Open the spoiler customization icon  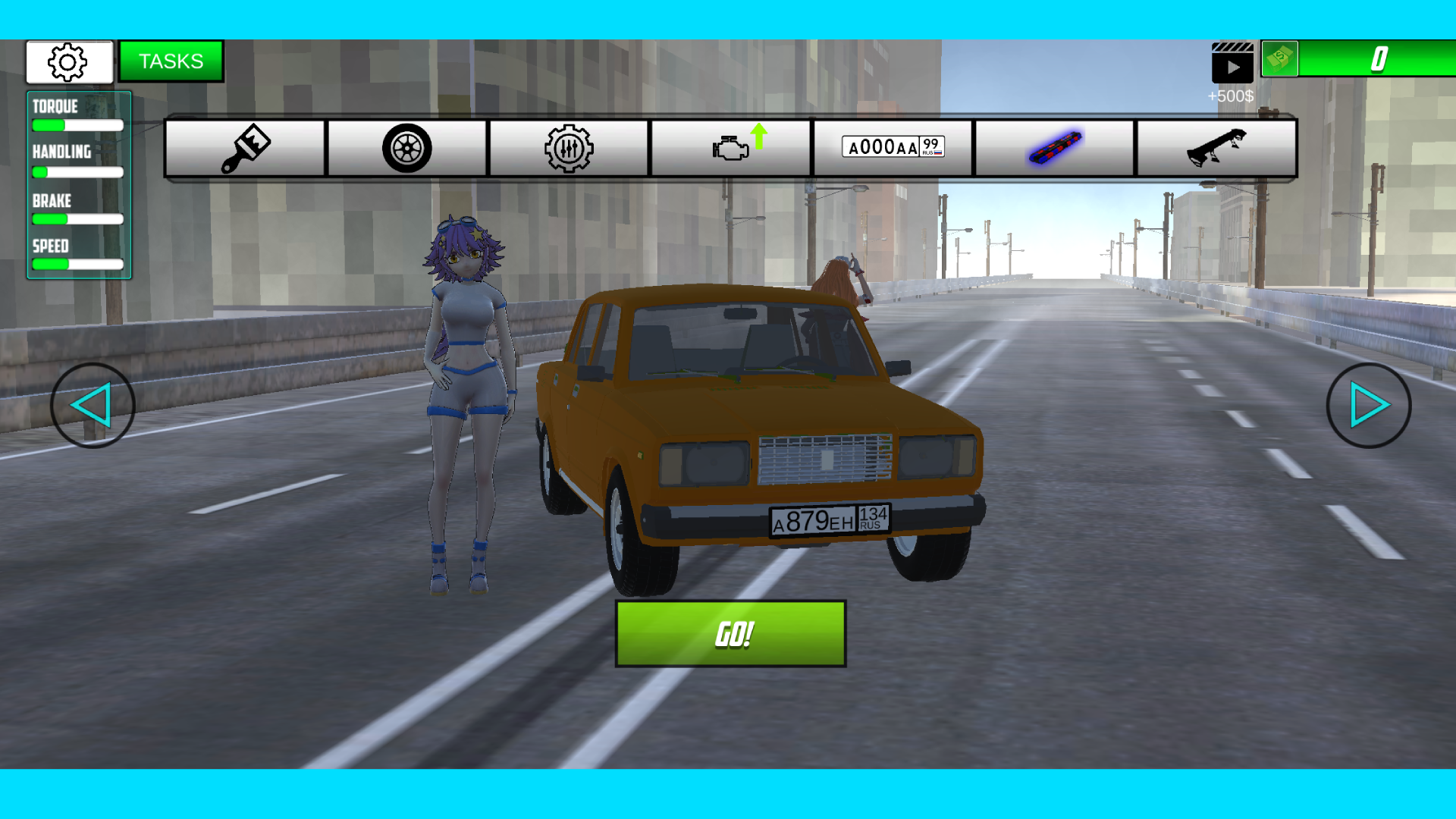click(1217, 148)
